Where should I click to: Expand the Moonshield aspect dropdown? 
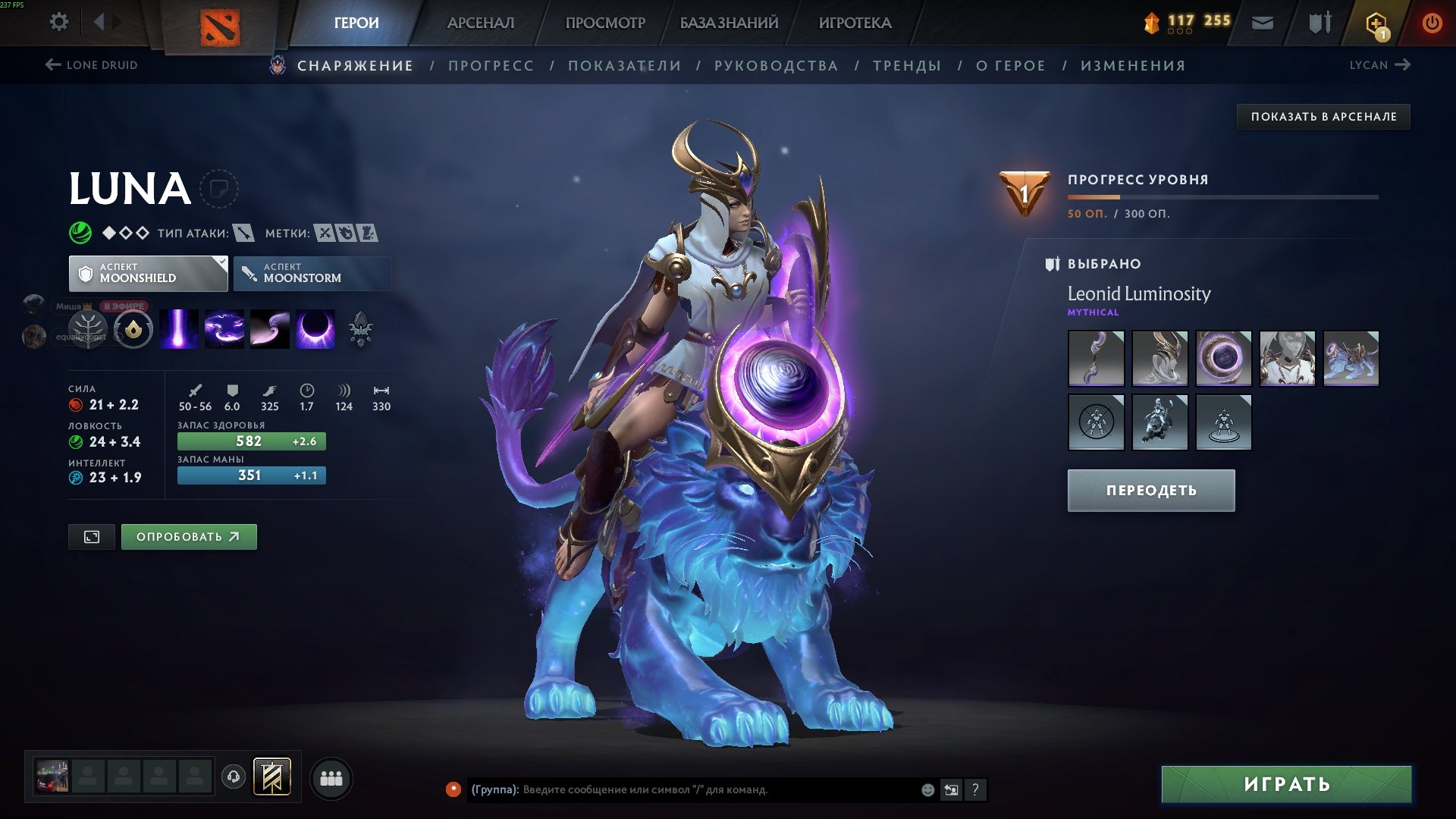[x=149, y=272]
